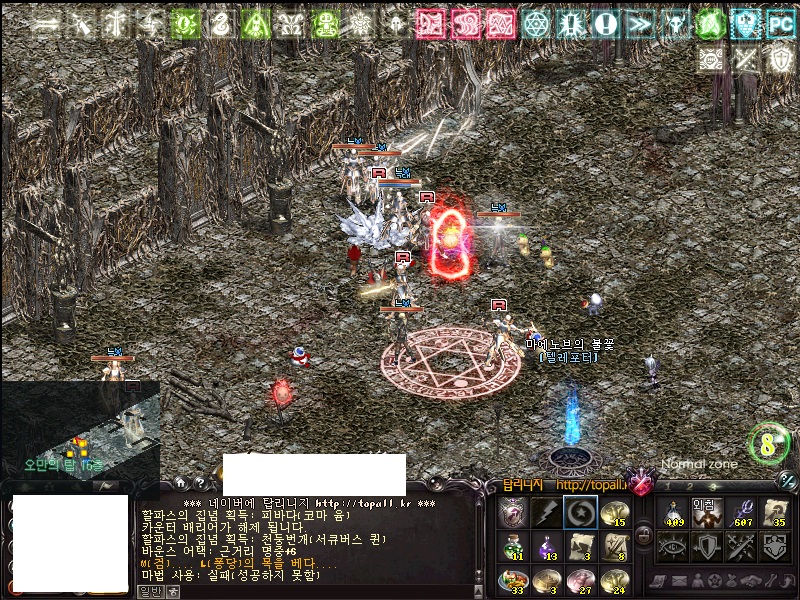Image resolution: width=800 pixels, height=600 pixels.
Task: Select the eye skill icon
Action: pyautogui.click(x=673, y=546)
